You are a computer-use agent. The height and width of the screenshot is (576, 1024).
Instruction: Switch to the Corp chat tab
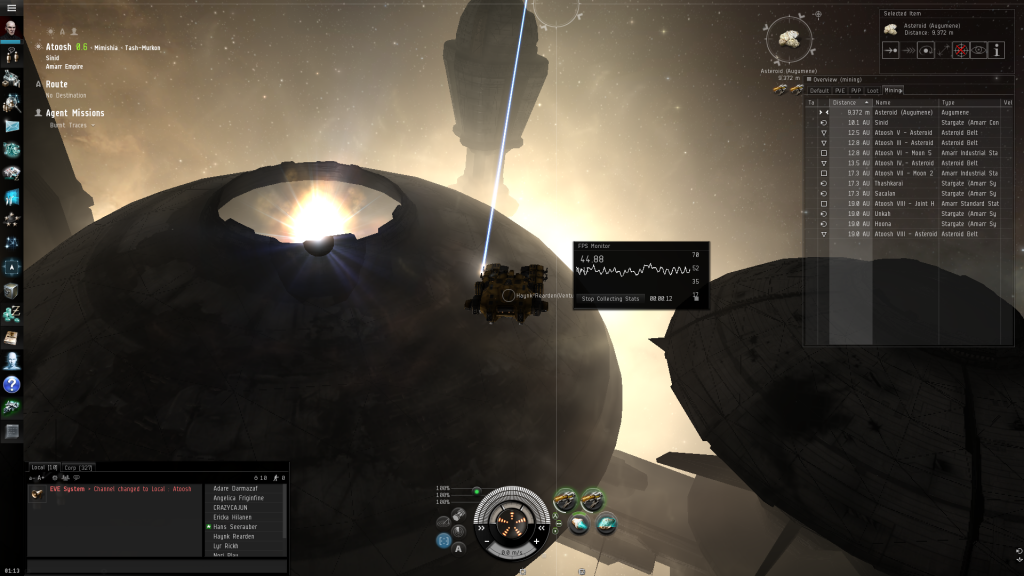(x=71, y=467)
